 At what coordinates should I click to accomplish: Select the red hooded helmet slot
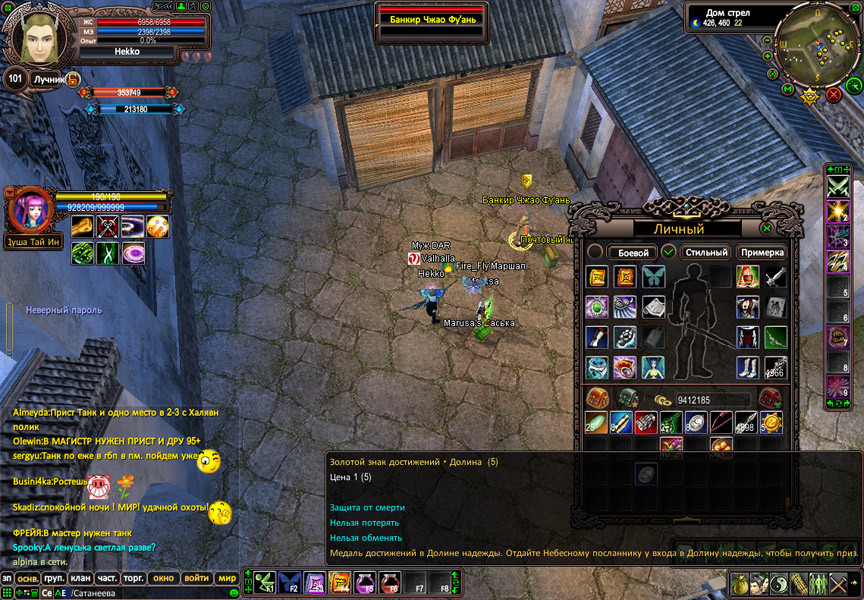pyautogui.click(x=747, y=277)
